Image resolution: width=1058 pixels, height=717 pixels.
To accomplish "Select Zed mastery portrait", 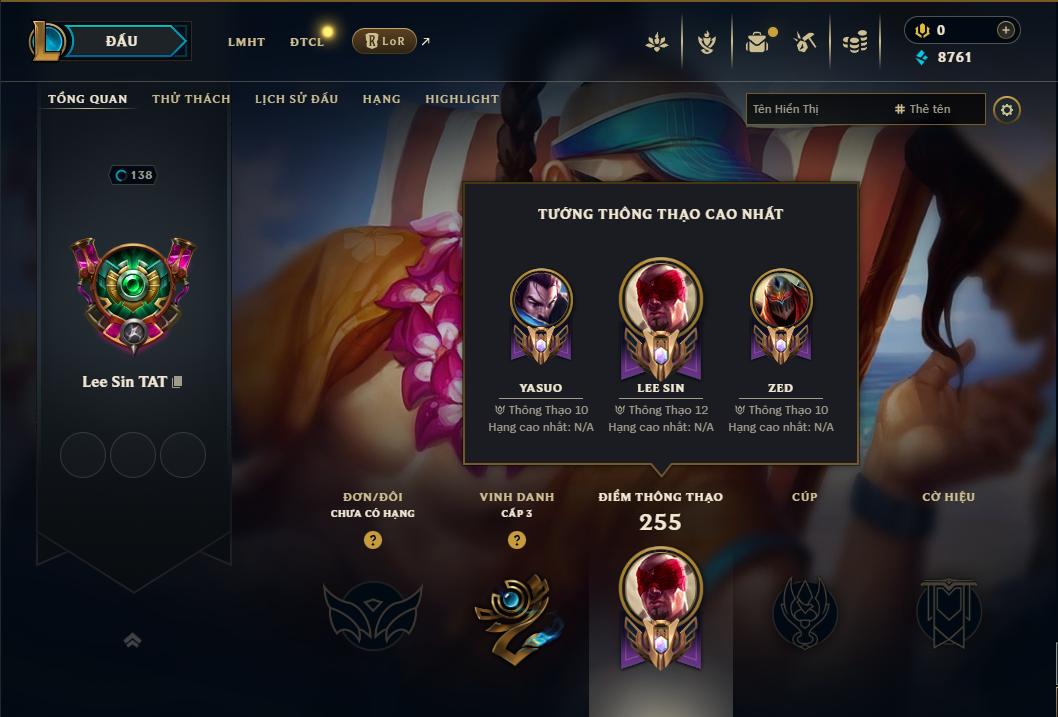I will pos(781,300).
